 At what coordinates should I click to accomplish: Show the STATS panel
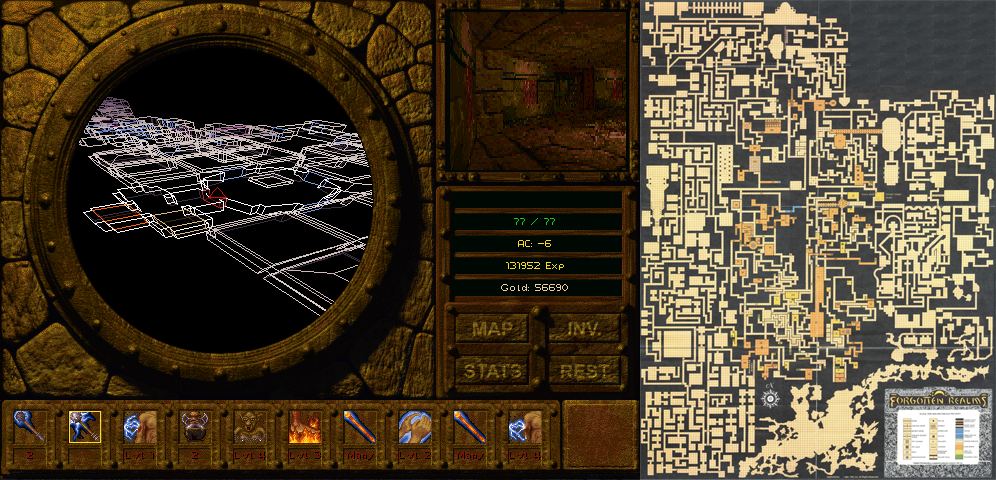click(x=491, y=371)
